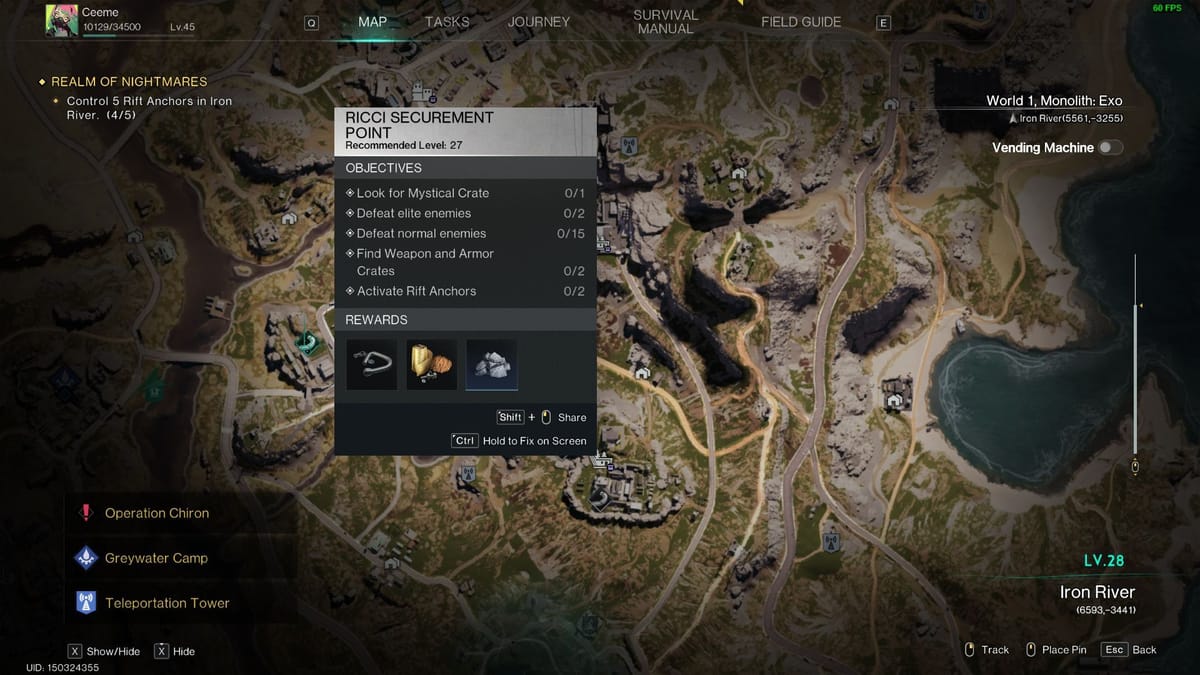
Task: Click the Show/Hide legend option
Action: tap(104, 651)
